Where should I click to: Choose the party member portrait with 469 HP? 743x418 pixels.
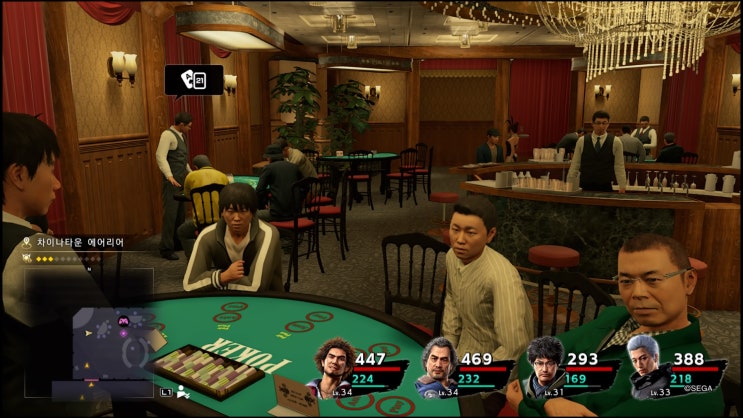pyautogui.click(x=437, y=368)
